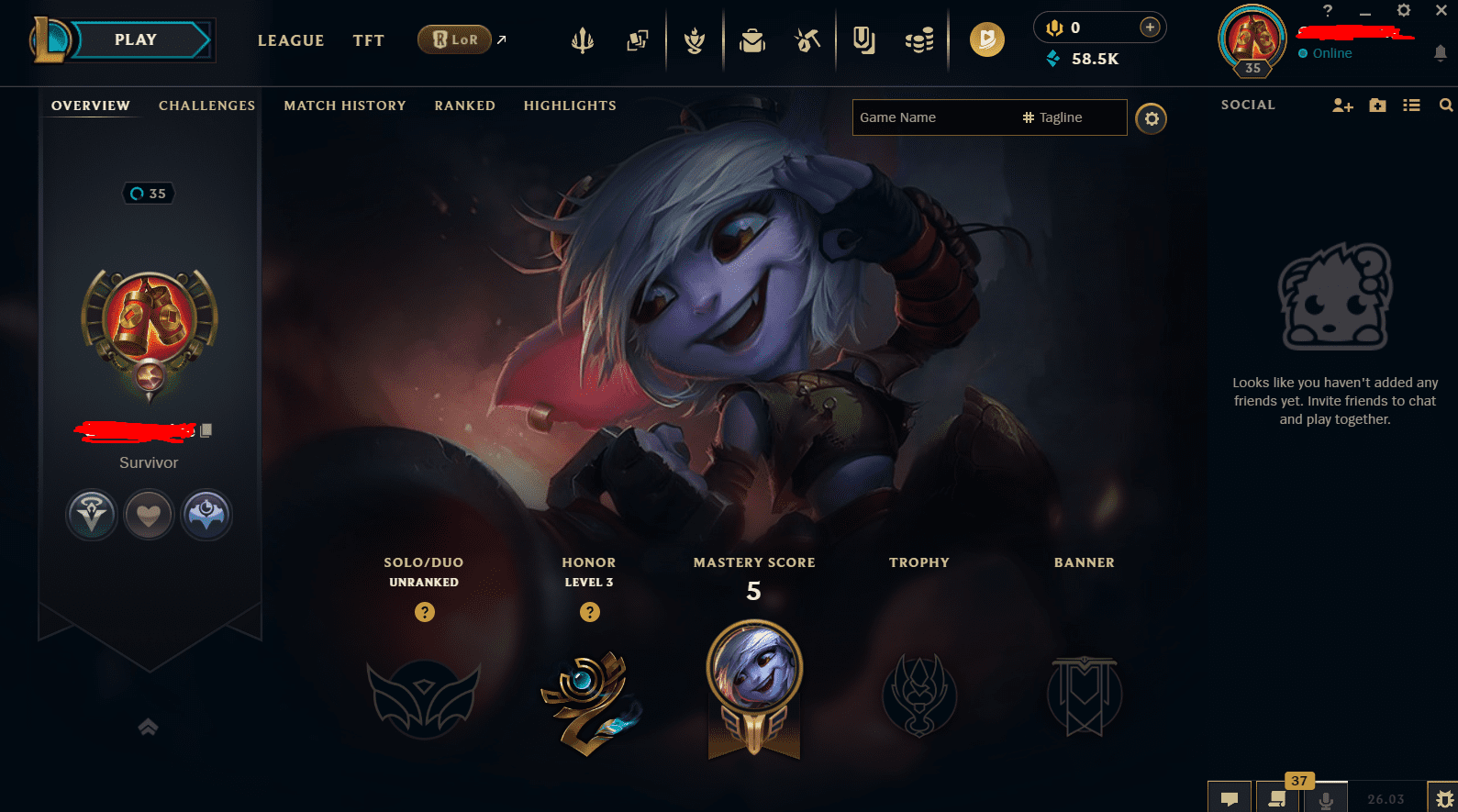
Task: Open the add-friend icon in Social panel
Action: 1342,105
